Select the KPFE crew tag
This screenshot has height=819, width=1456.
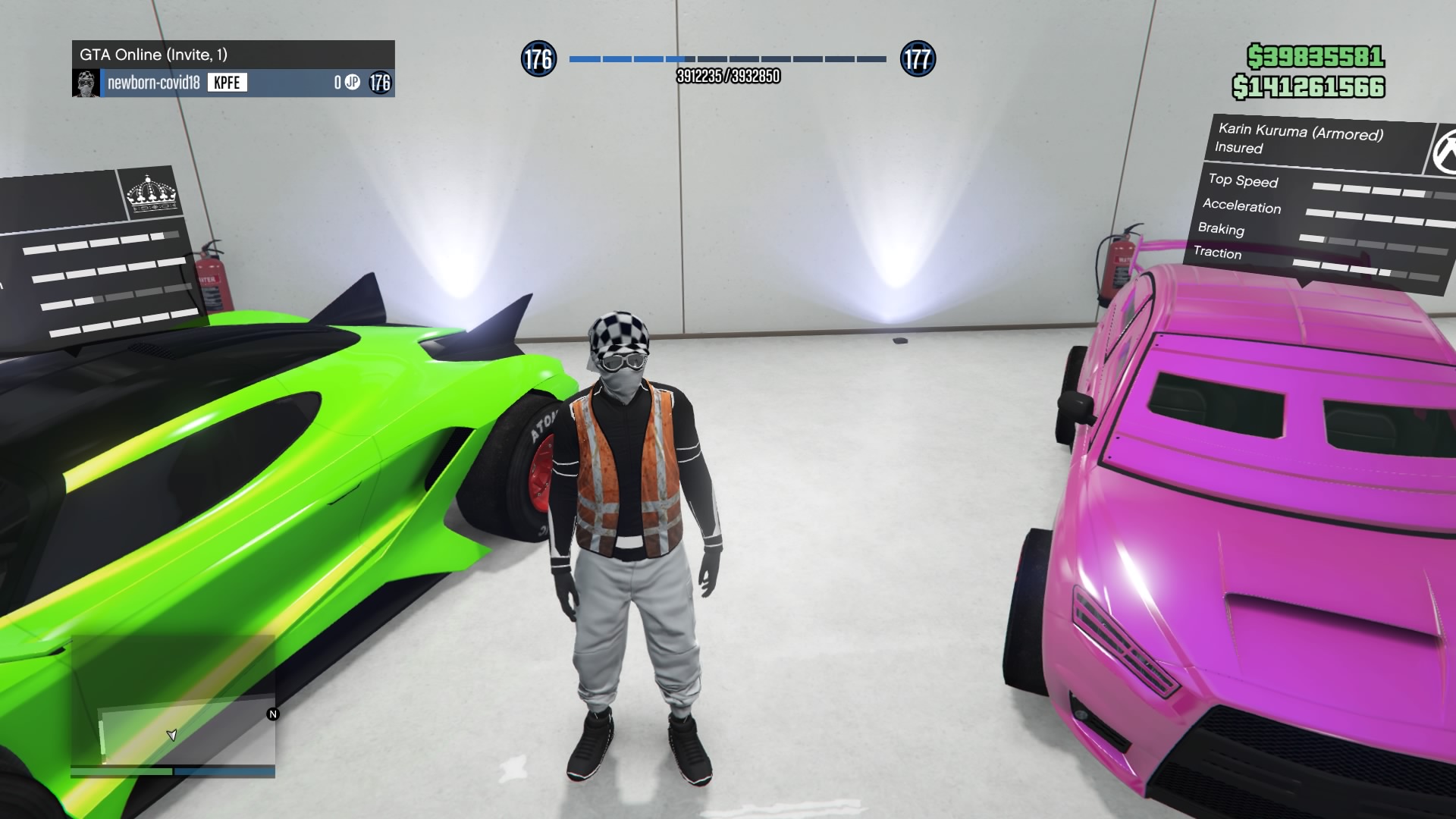click(x=227, y=83)
